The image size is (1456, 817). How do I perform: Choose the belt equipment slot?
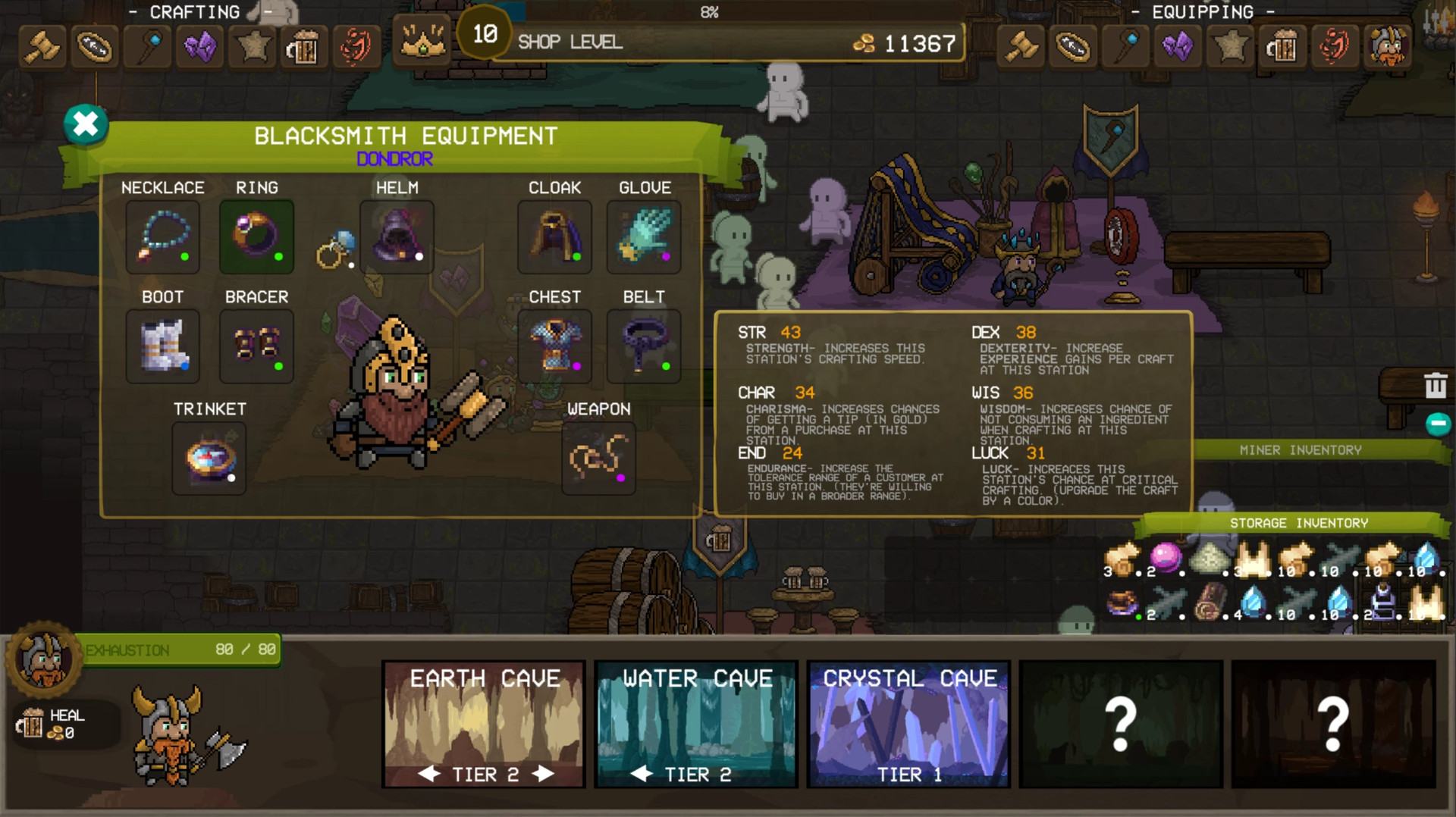[x=644, y=346]
